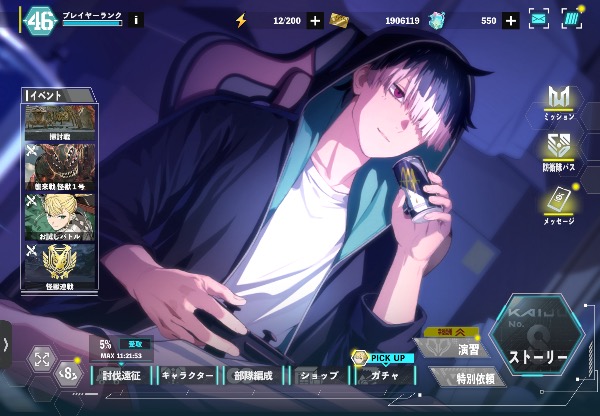Toggle the fullscreen expand-arrows hexagon button
Image resolution: width=600 pixels, height=416 pixels.
41,358
